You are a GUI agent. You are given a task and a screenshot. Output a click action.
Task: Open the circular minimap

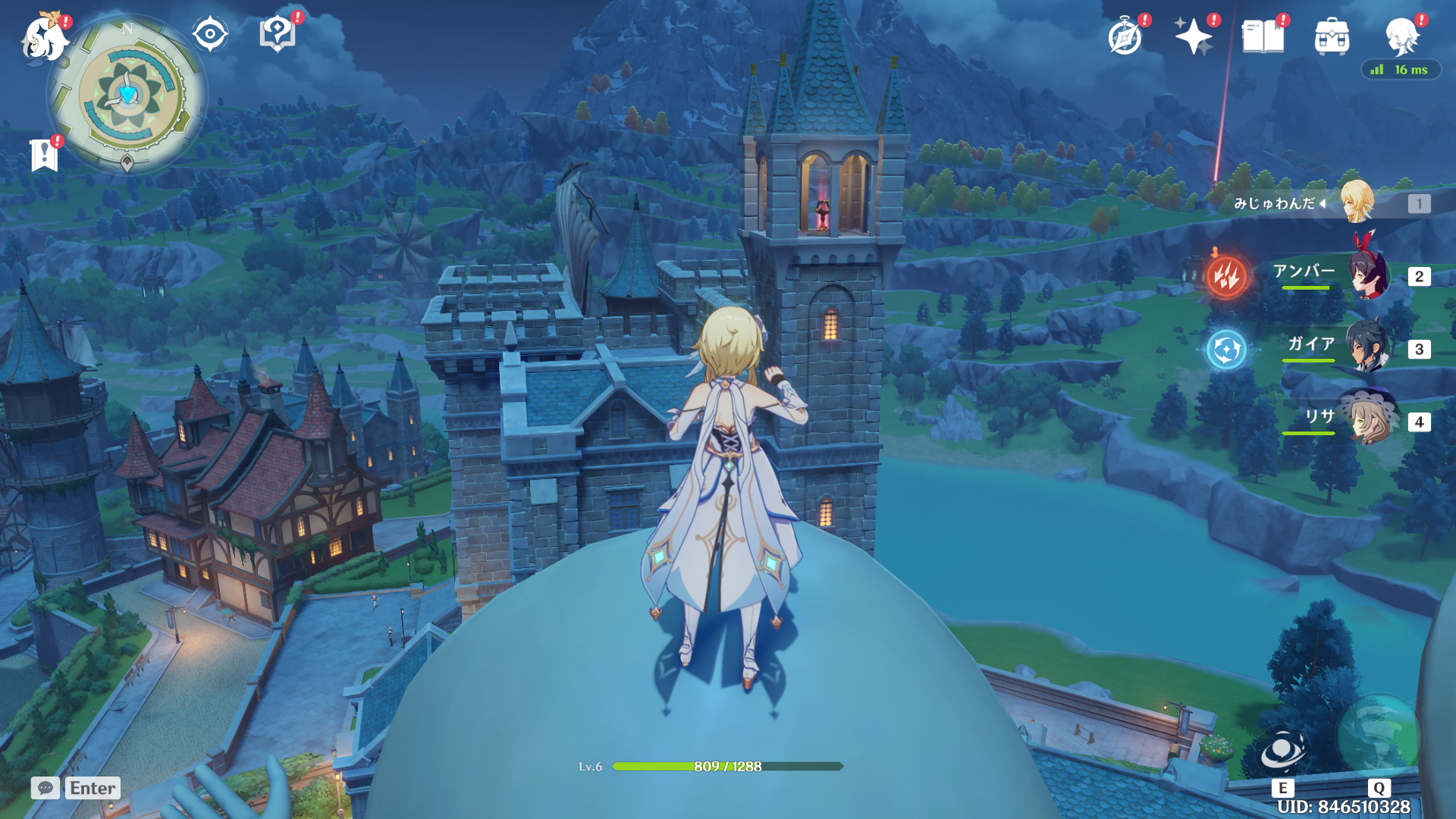coord(128,94)
